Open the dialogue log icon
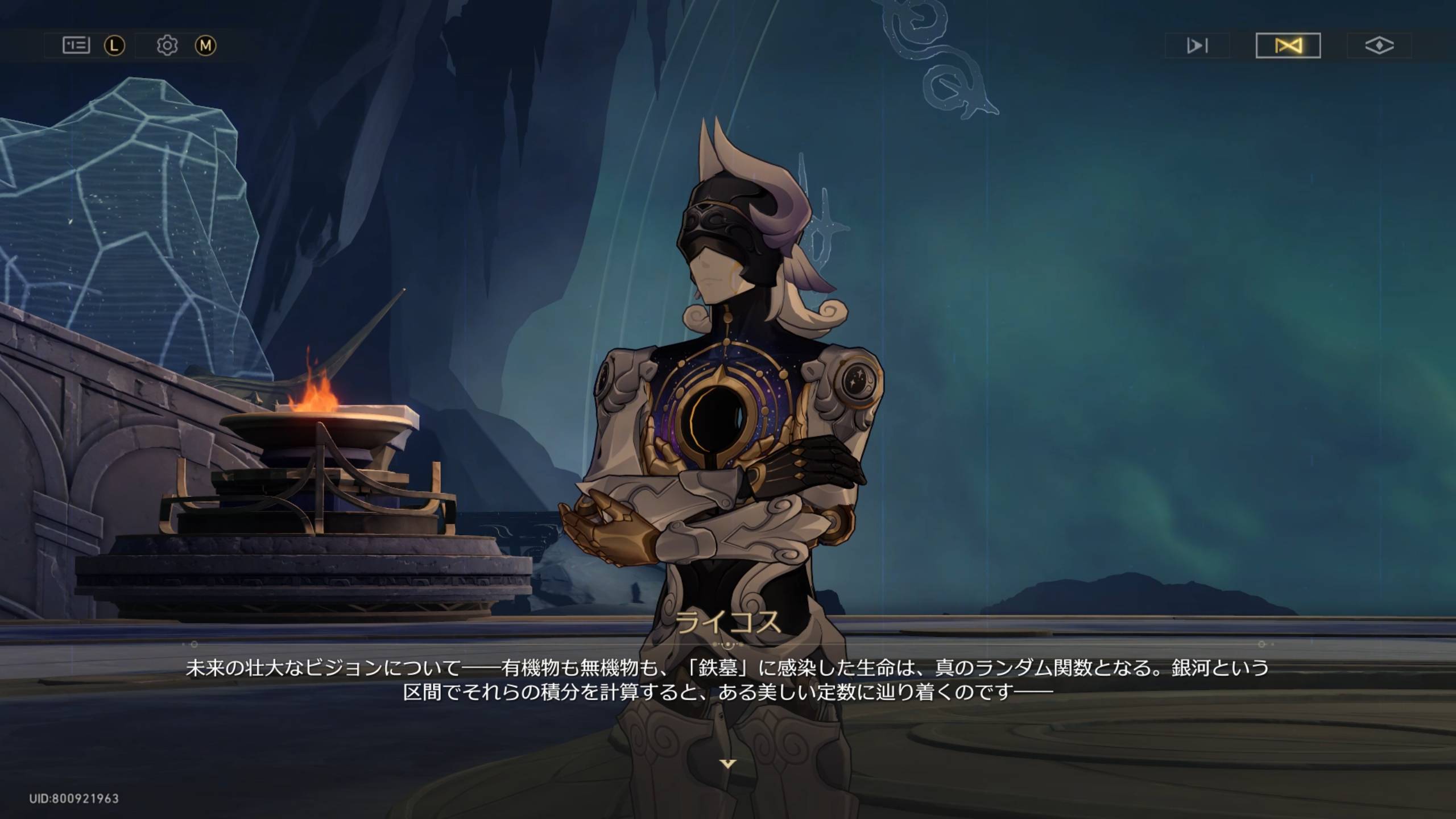 coord(76,45)
